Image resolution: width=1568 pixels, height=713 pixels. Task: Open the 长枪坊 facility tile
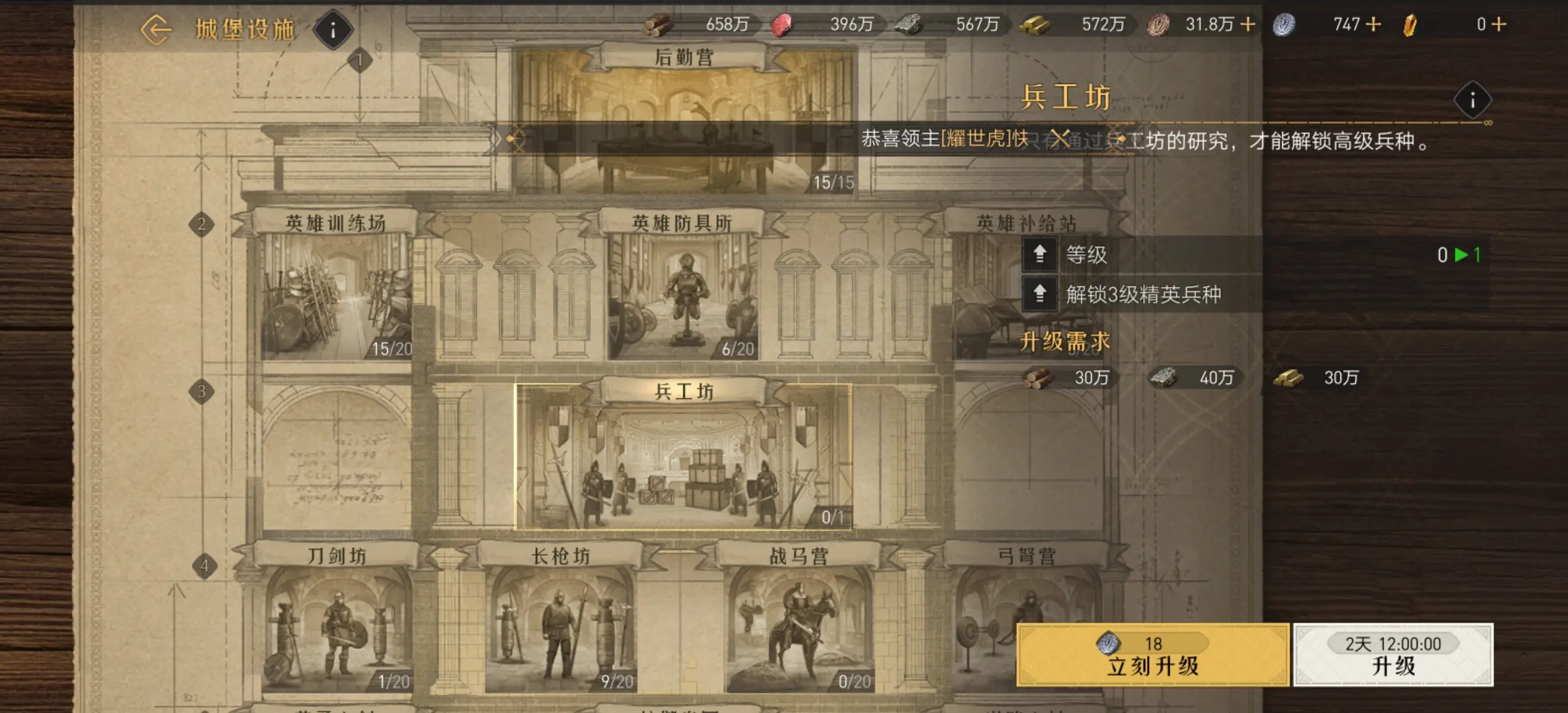(x=560, y=621)
